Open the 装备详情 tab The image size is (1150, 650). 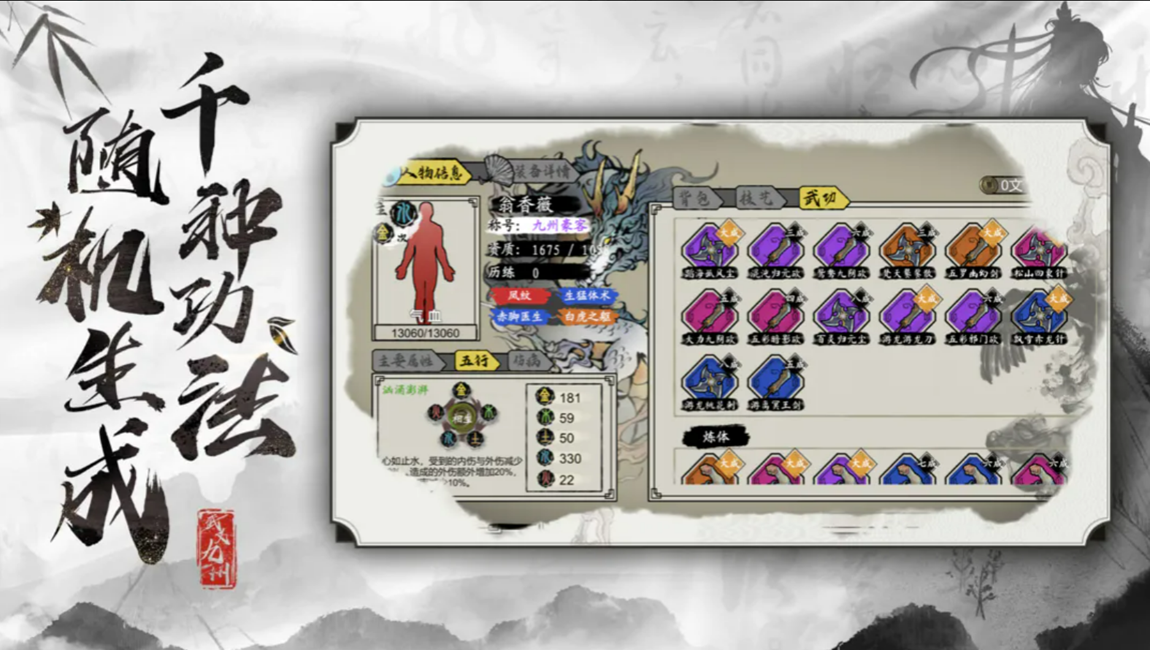540,171
